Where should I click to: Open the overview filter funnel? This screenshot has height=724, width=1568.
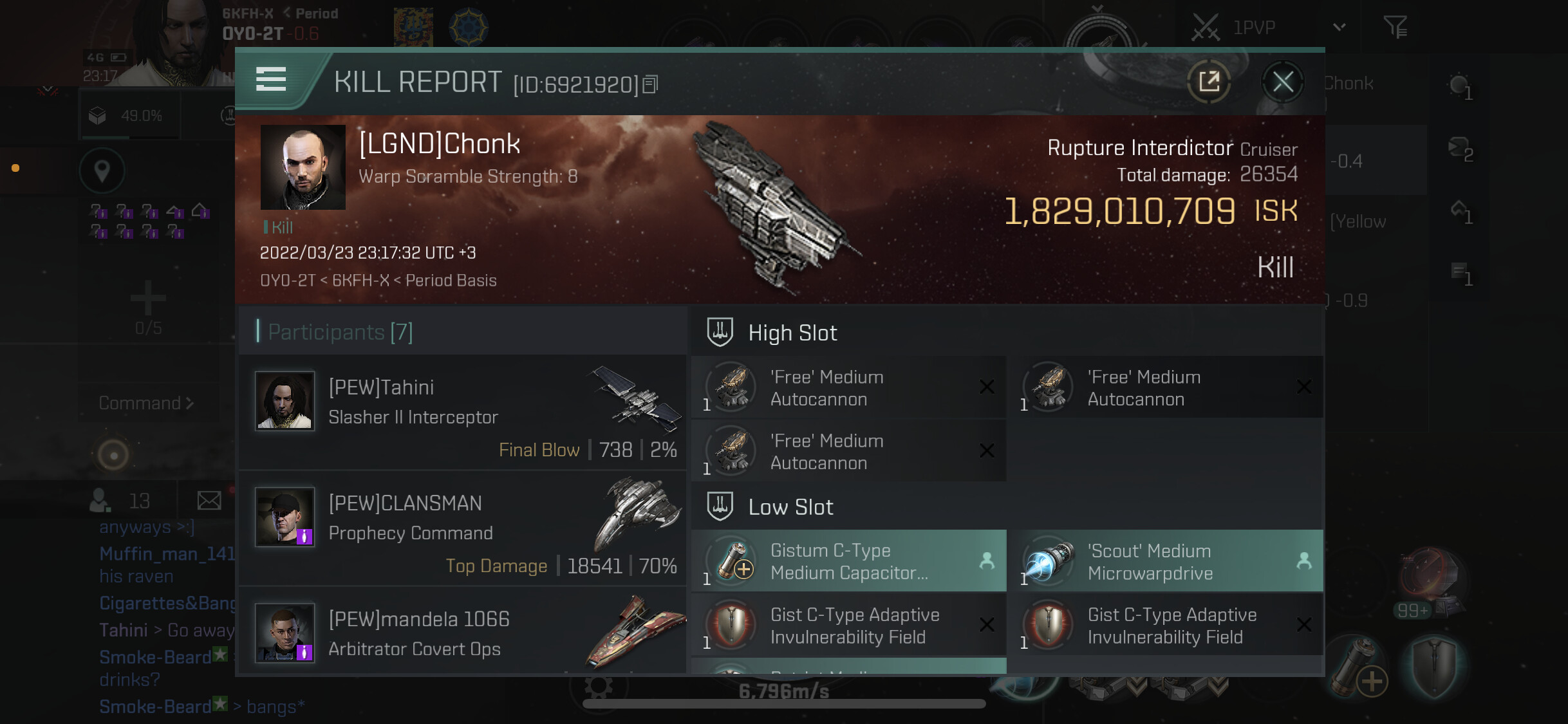point(1395,27)
